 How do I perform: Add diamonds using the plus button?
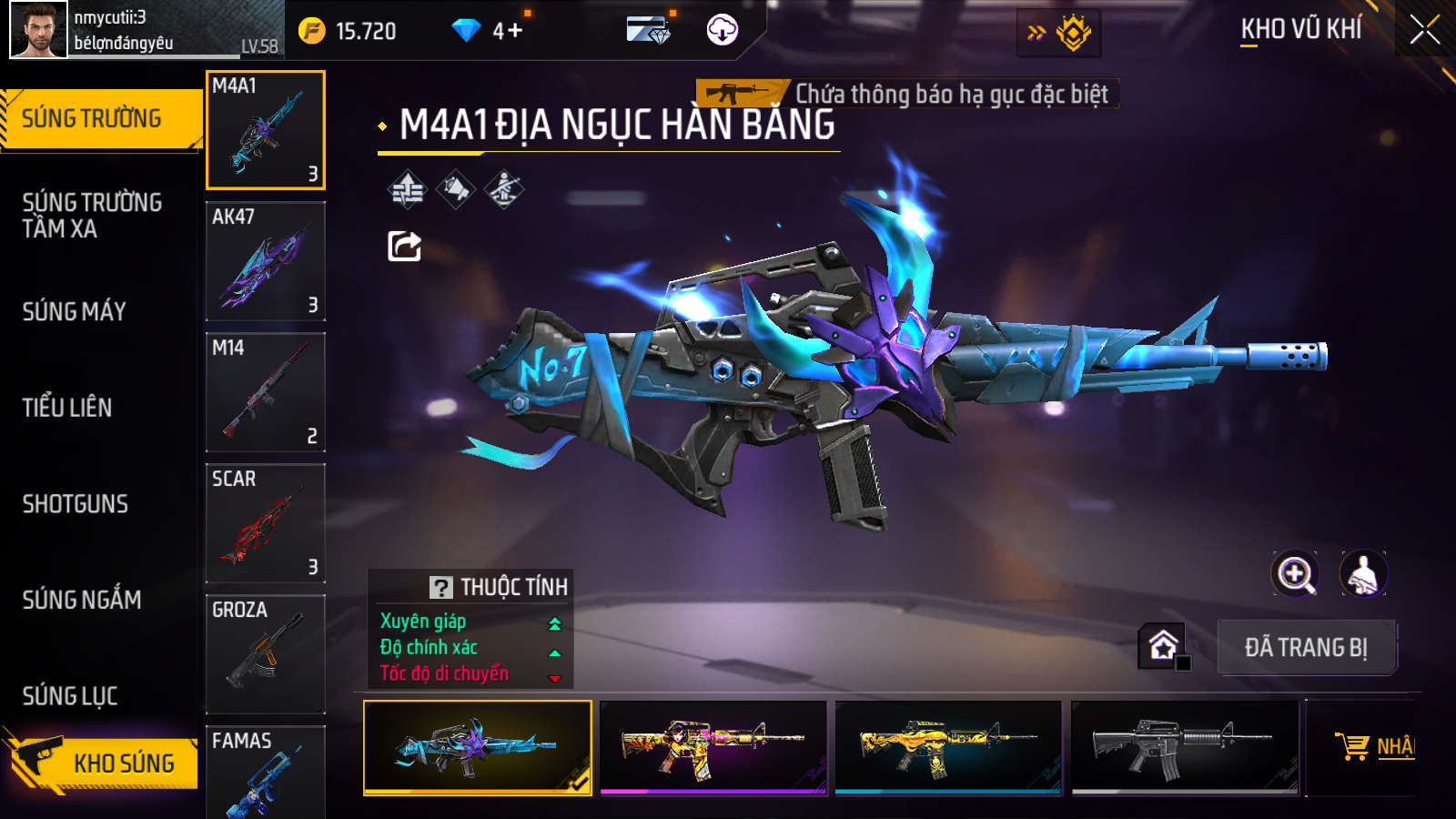pos(515,31)
